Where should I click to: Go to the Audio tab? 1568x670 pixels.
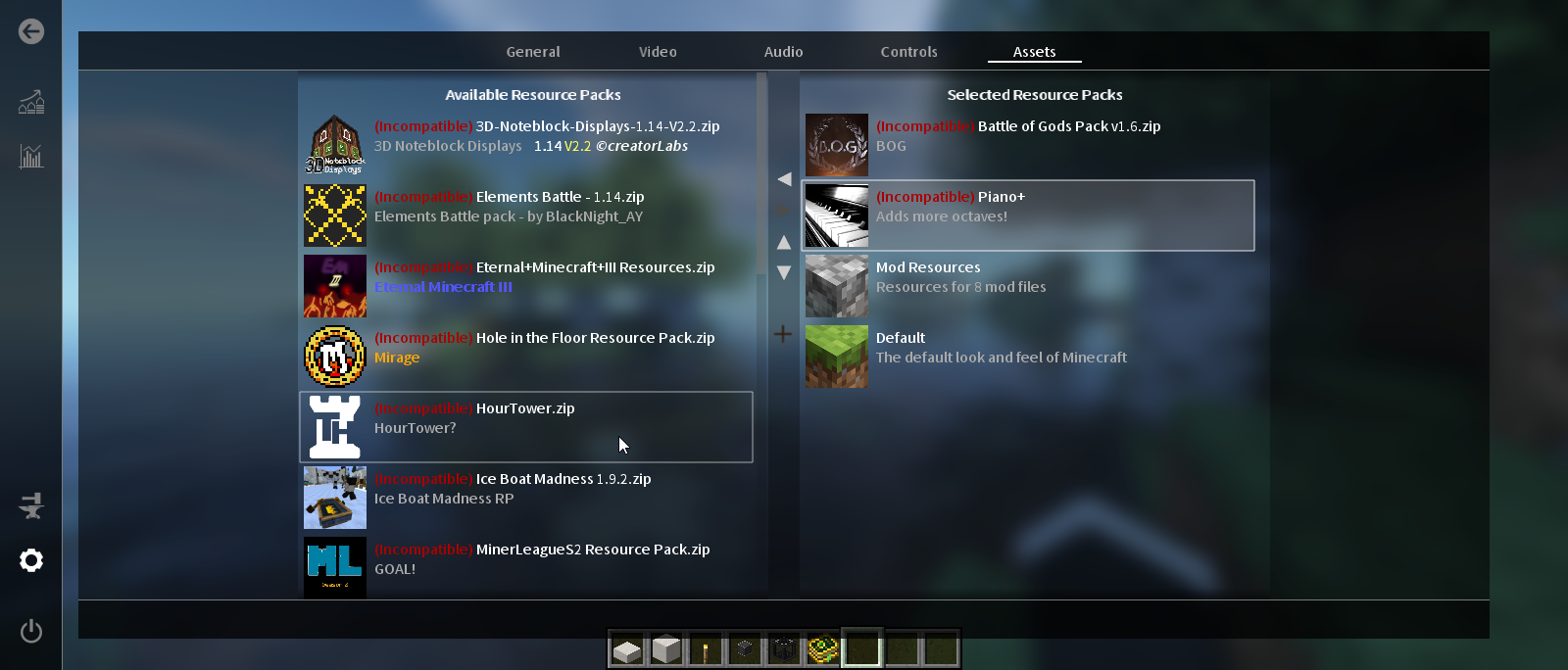[x=783, y=52]
